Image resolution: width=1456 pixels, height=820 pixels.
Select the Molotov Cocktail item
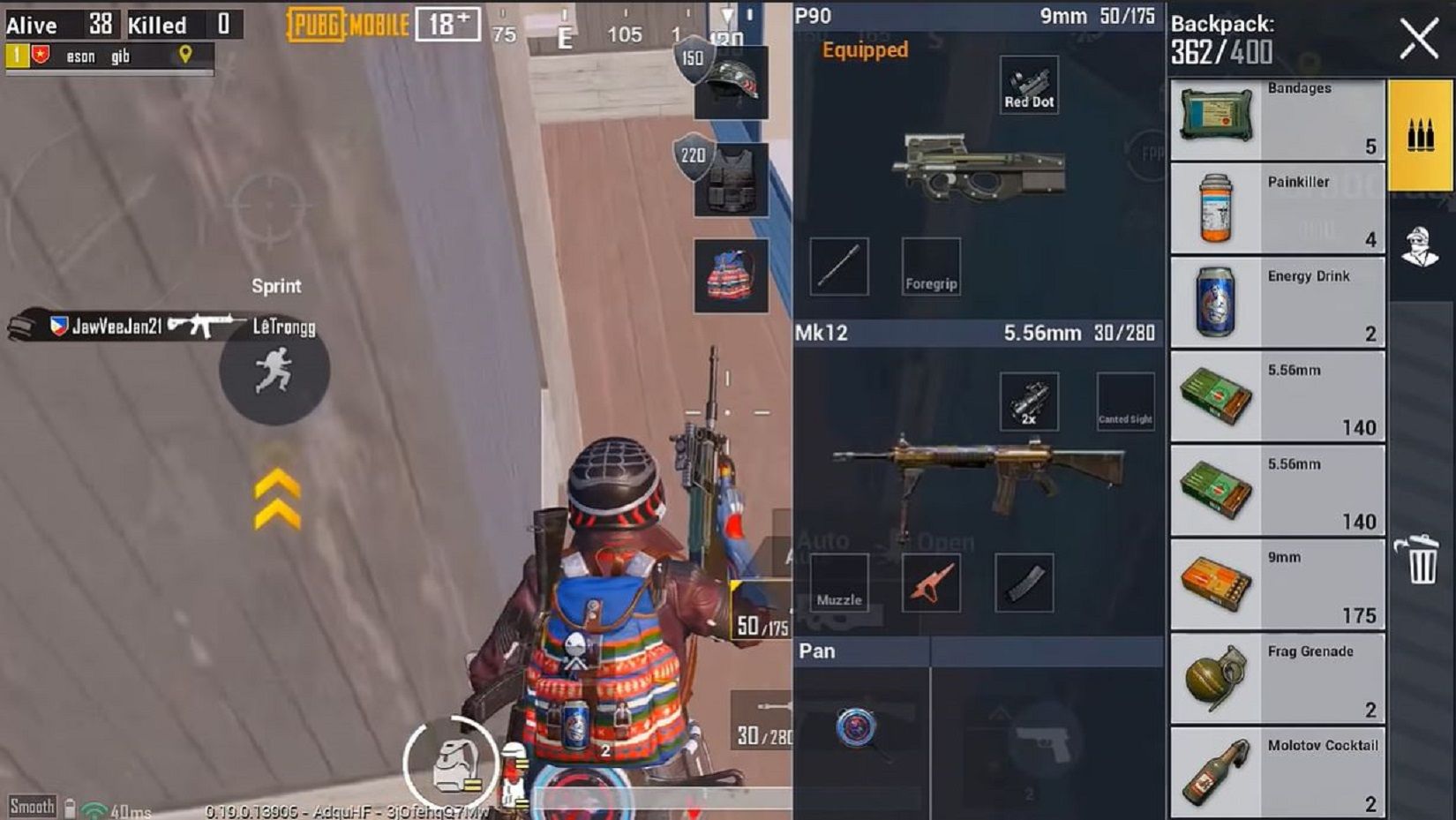[1277, 771]
